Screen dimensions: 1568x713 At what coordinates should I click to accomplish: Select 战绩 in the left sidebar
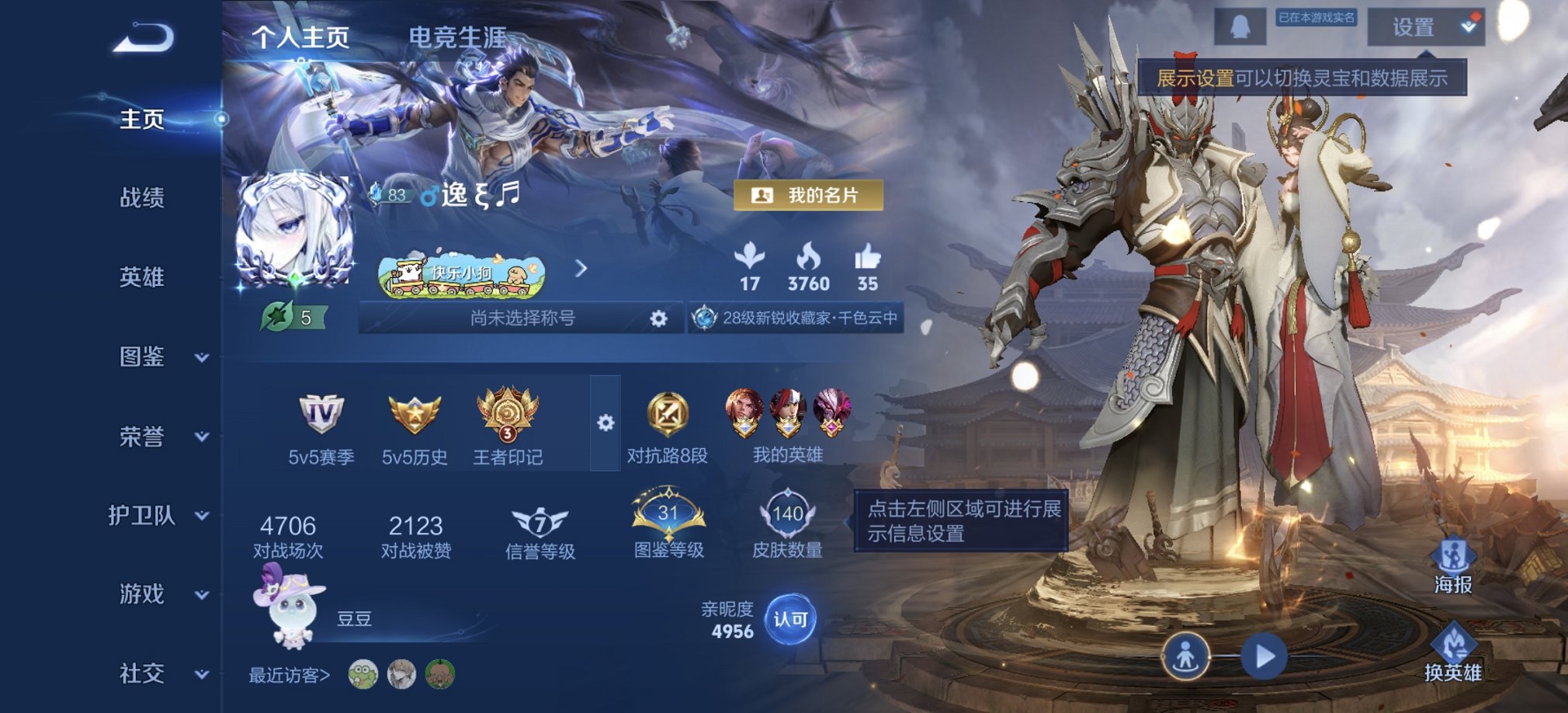[x=144, y=200]
